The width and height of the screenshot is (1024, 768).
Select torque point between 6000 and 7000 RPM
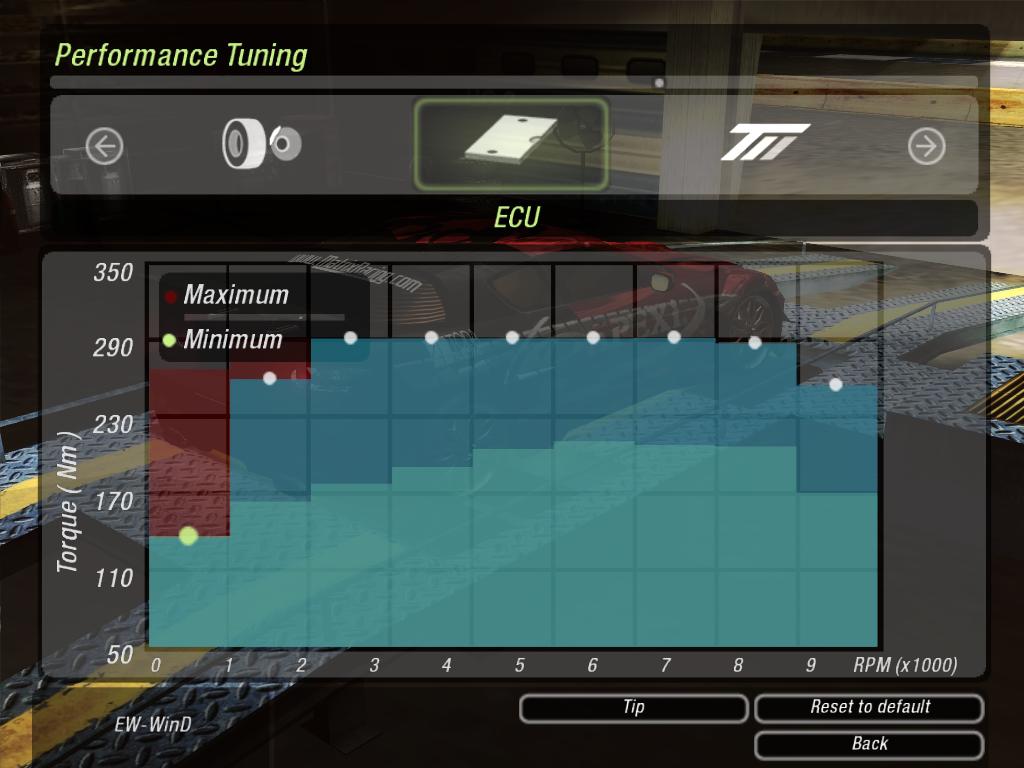674,337
